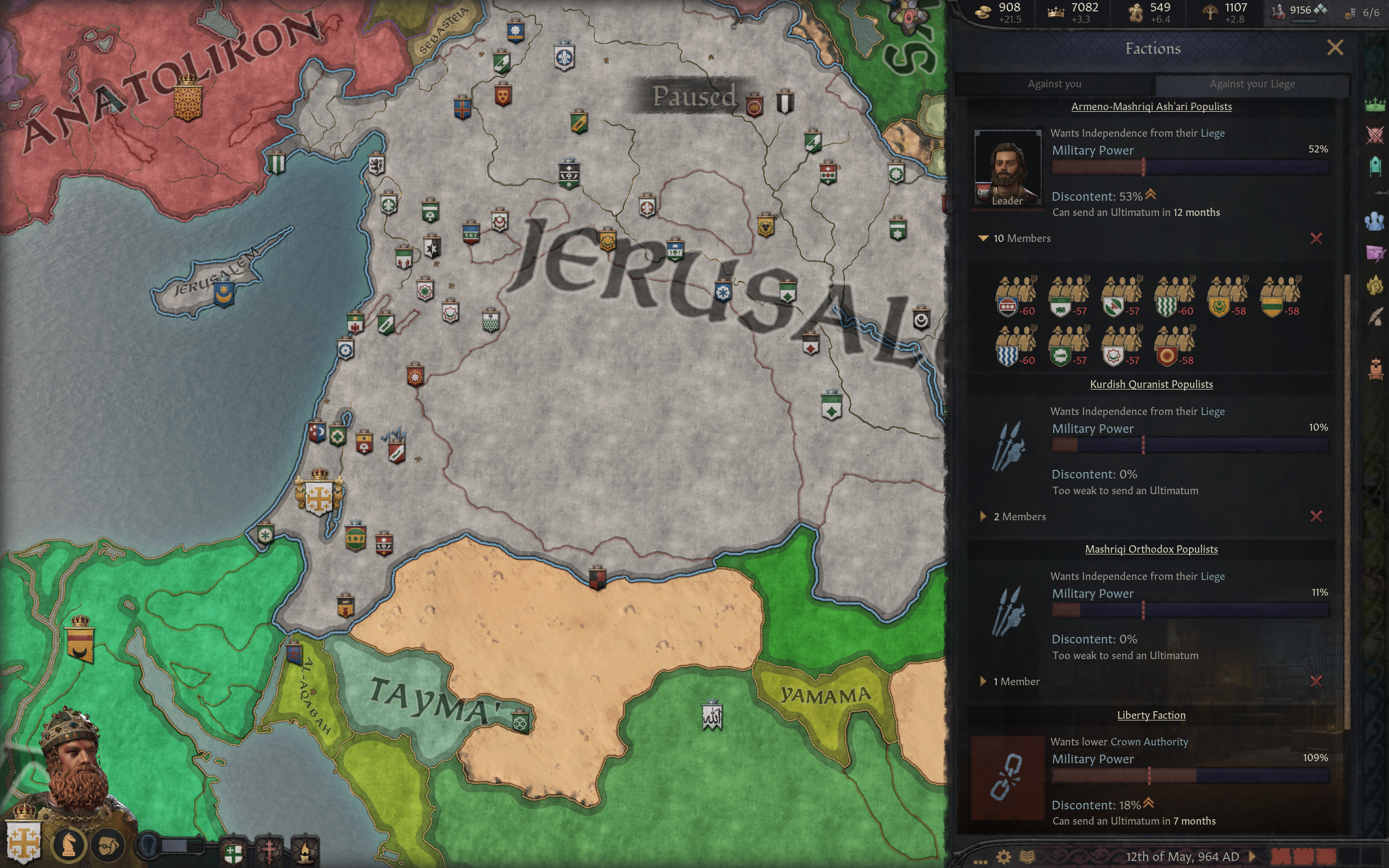Open game settings with the gear icon
The width and height of the screenshot is (1389, 868).
click(1003, 857)
